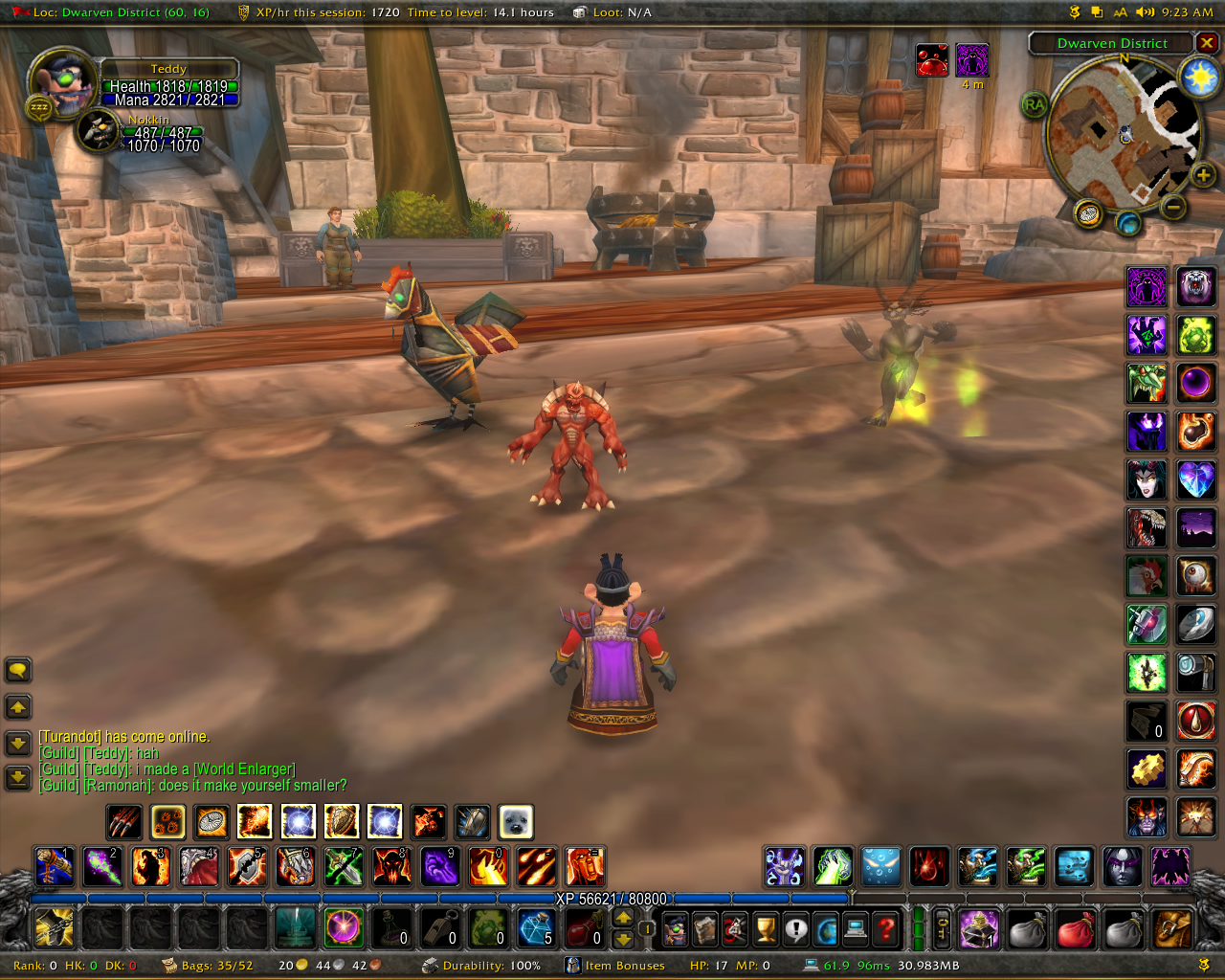The height and width of the screenshot is (980, 1225).
Task: Open the red question mark Help button
Action: 887,928
